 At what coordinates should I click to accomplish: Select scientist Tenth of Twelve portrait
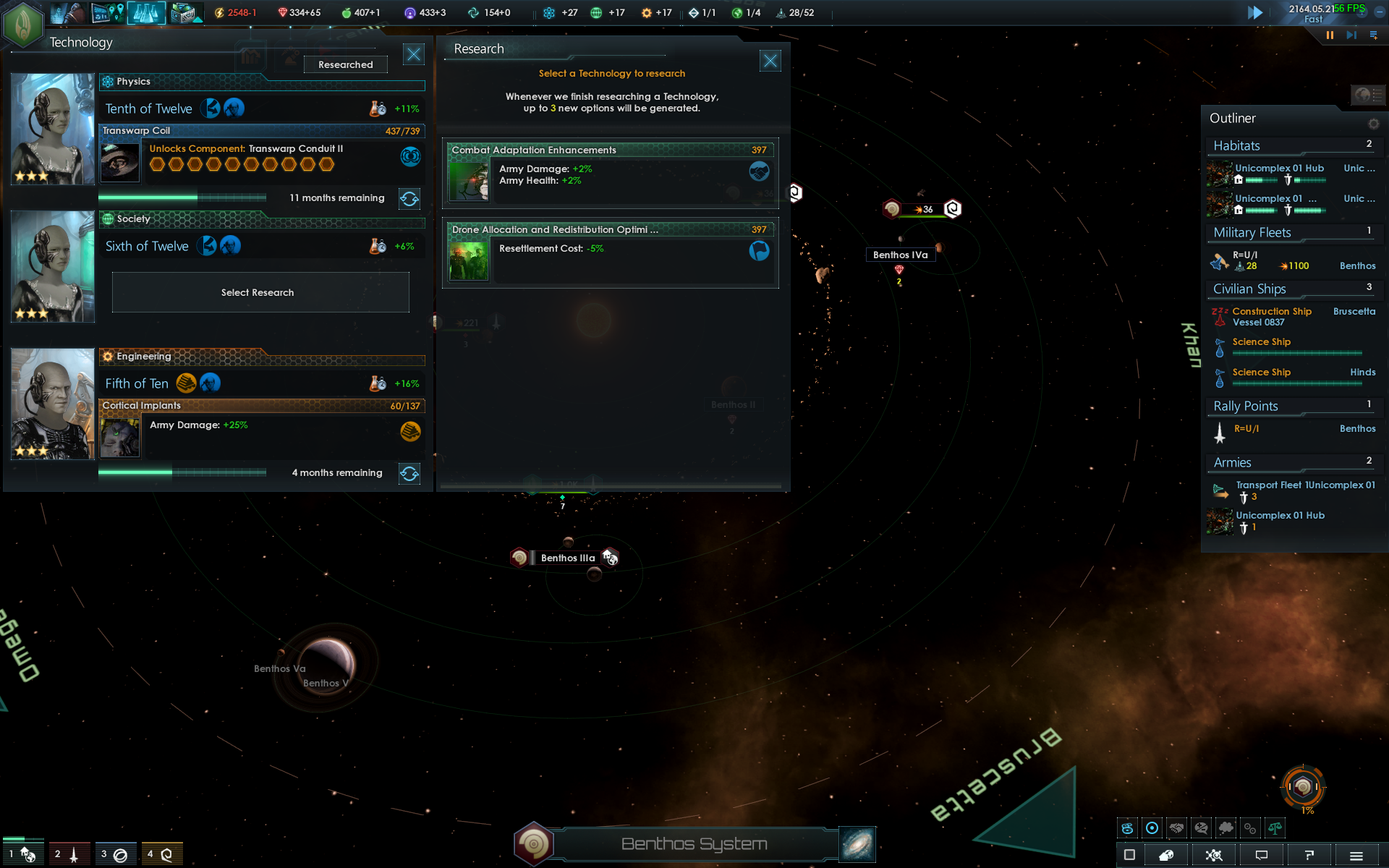(53, 129)
